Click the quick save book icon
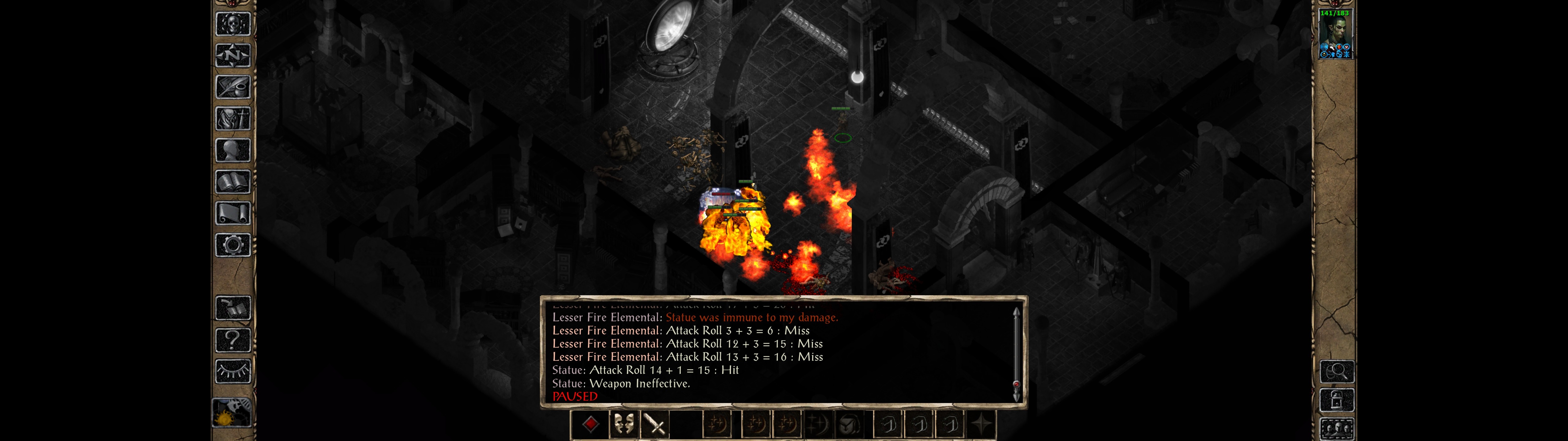 click(232, 309)
